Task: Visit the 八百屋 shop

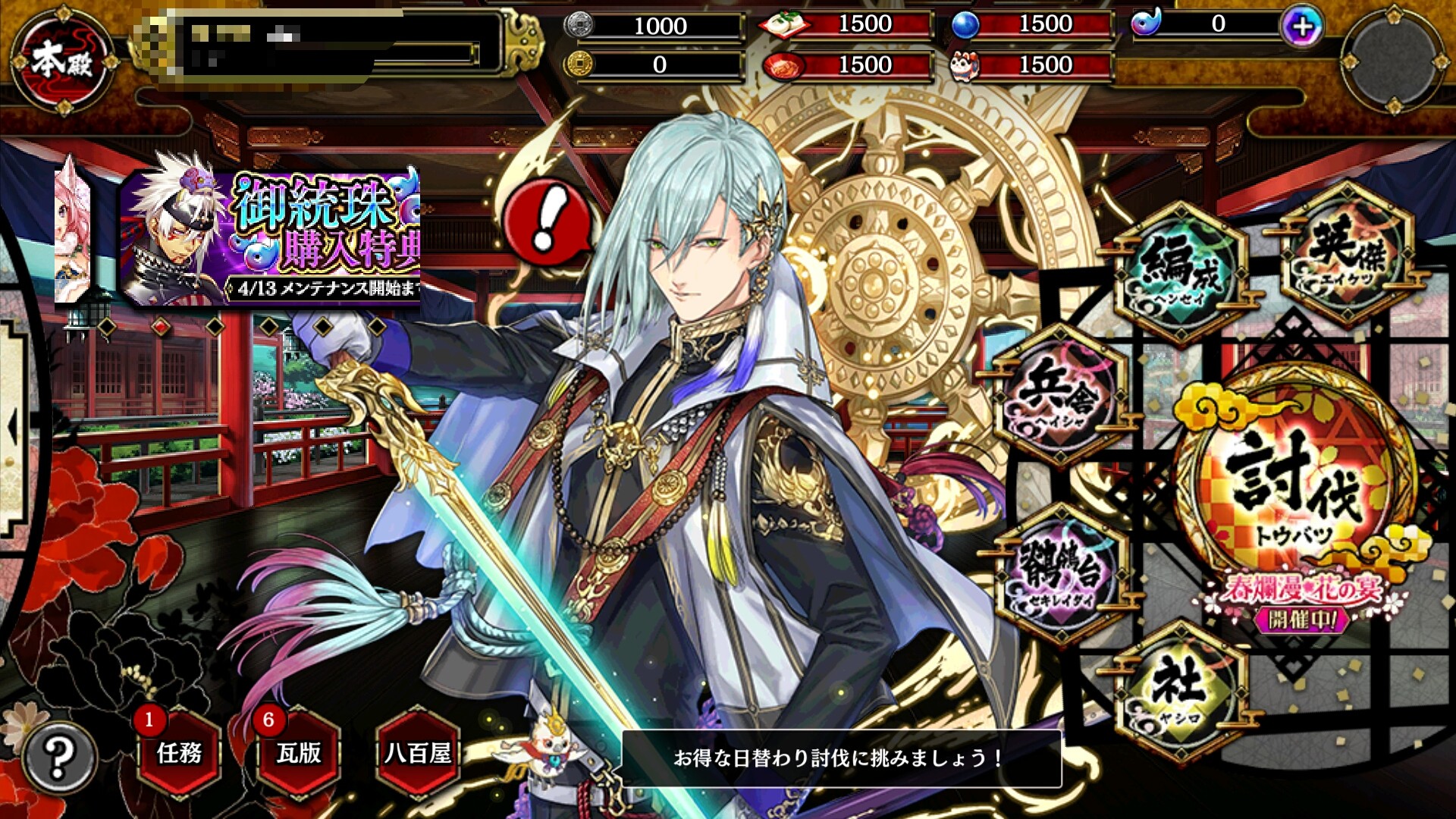Action: (418, 752)
